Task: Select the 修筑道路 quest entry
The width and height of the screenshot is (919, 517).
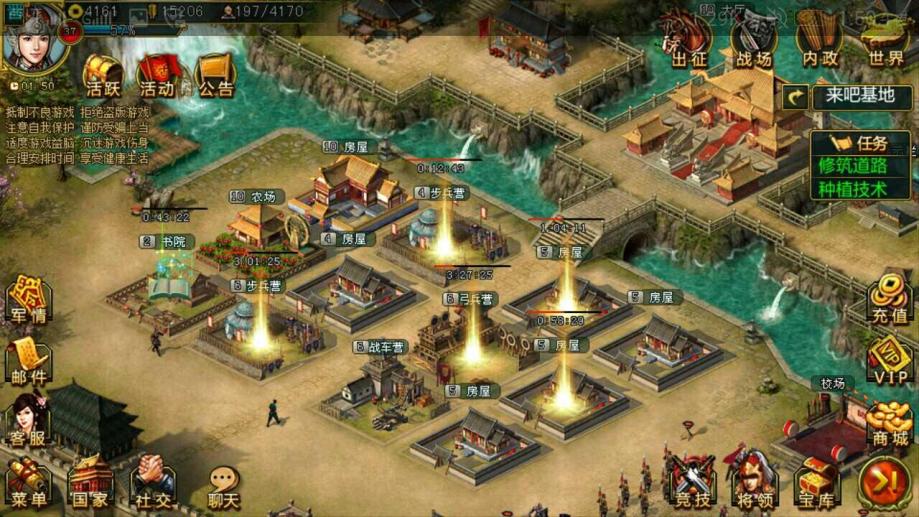Action: click(x=852, y=165)
